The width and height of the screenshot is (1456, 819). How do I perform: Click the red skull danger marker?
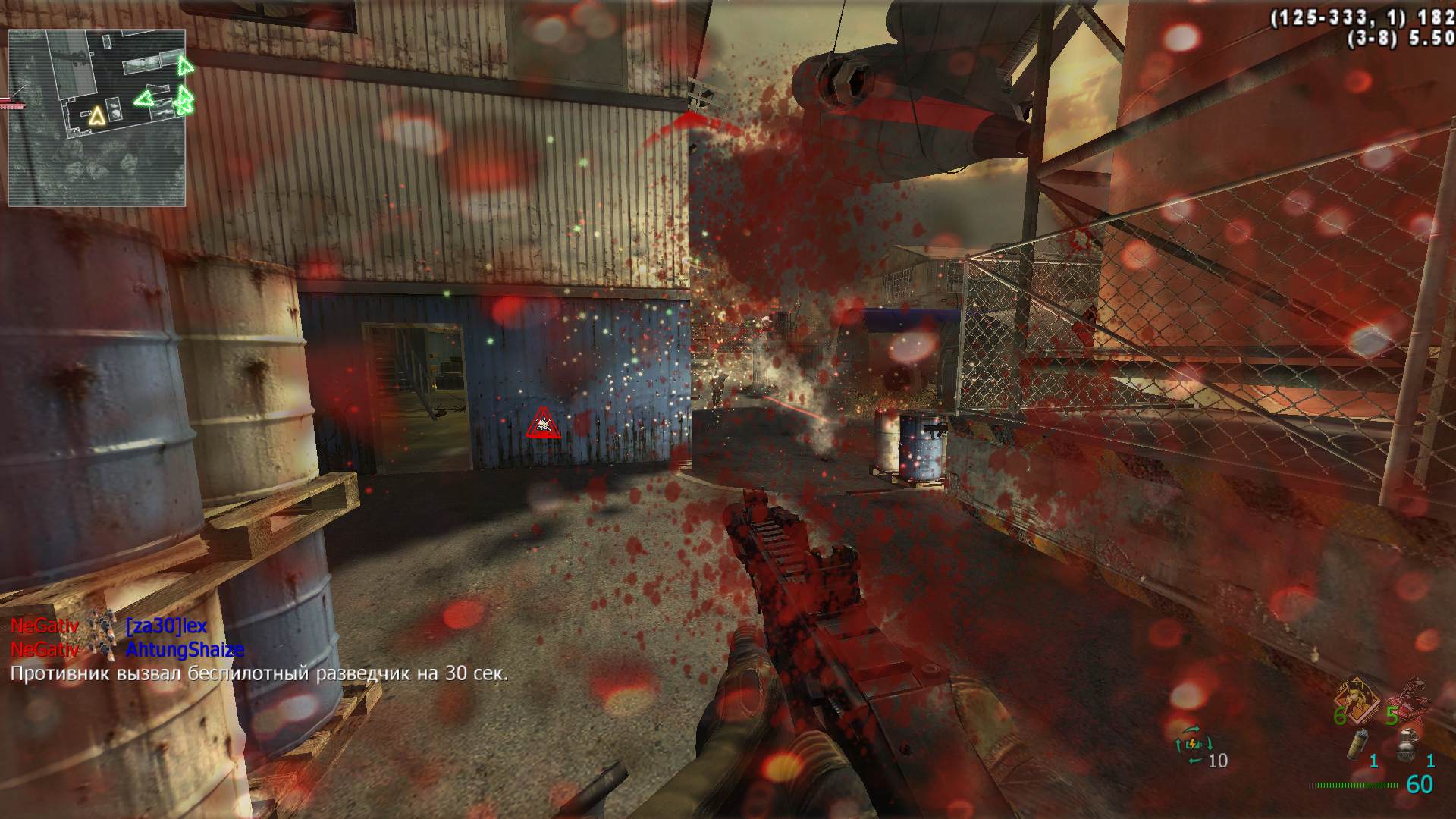543,423
